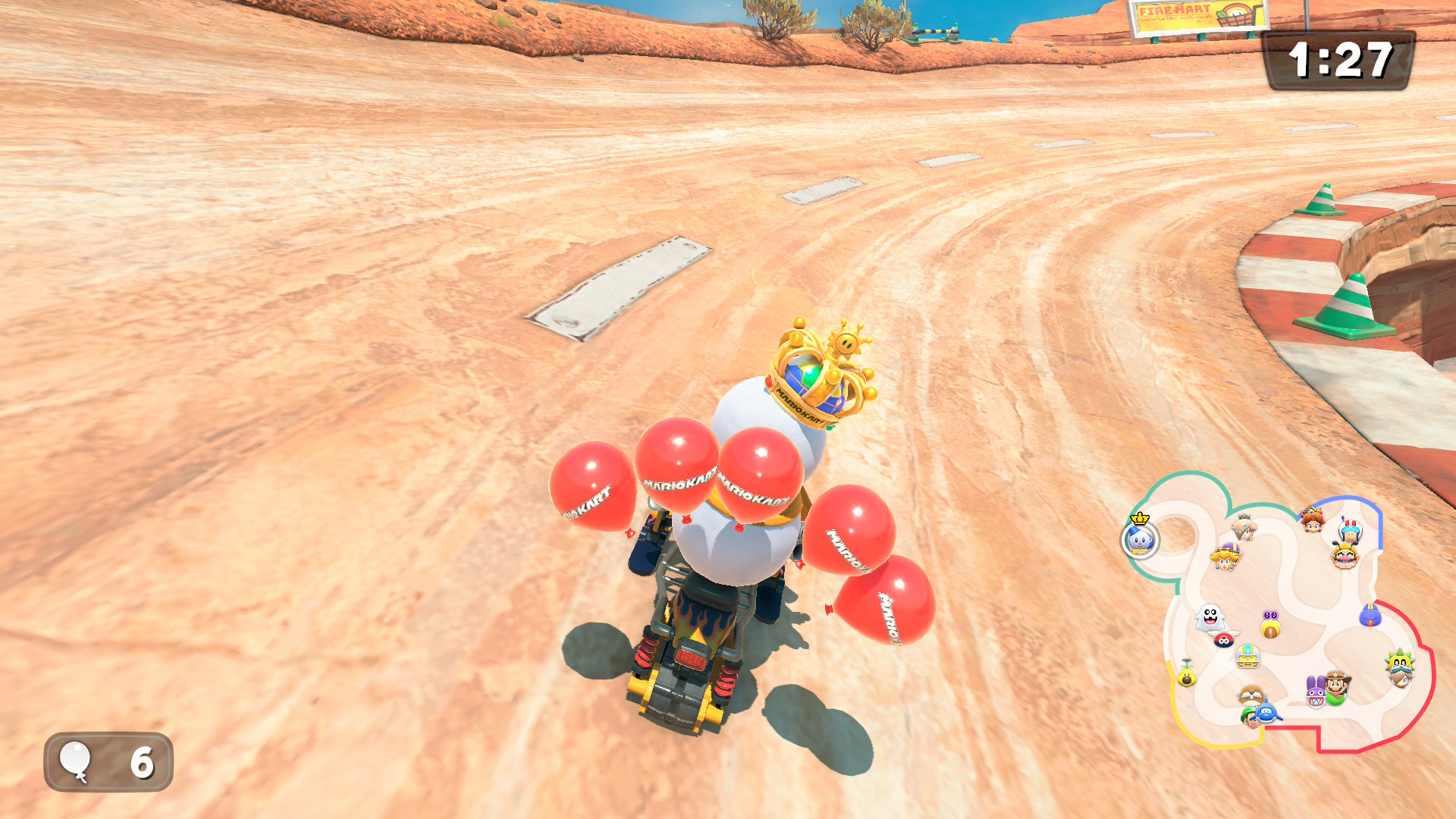The width and height of the screenshot is (1456, 819).
Task: Choose Wario's marker on the minimap
Action: click(1345, 557)
